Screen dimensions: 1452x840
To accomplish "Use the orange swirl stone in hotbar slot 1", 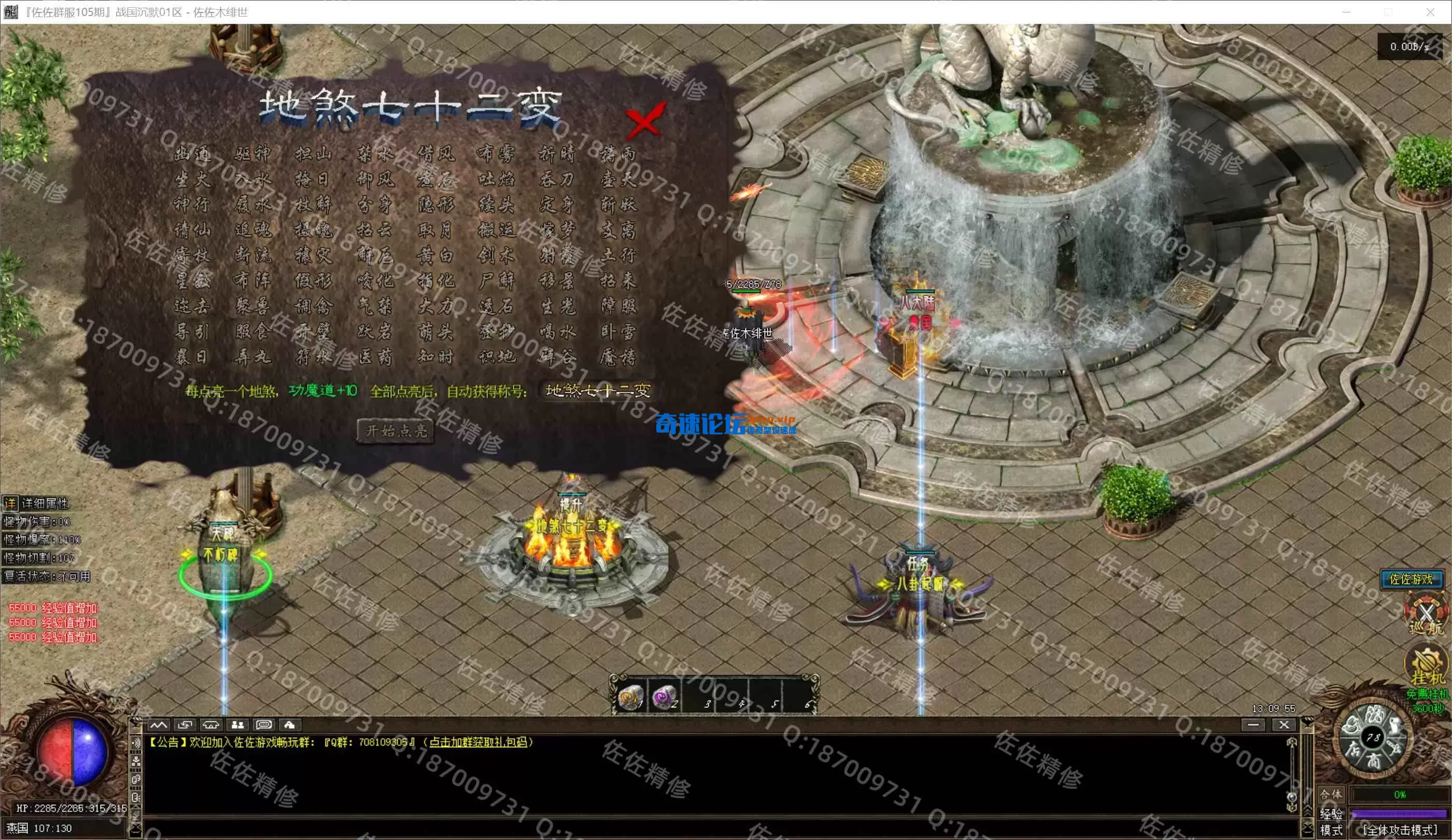I will pos(630,697).
